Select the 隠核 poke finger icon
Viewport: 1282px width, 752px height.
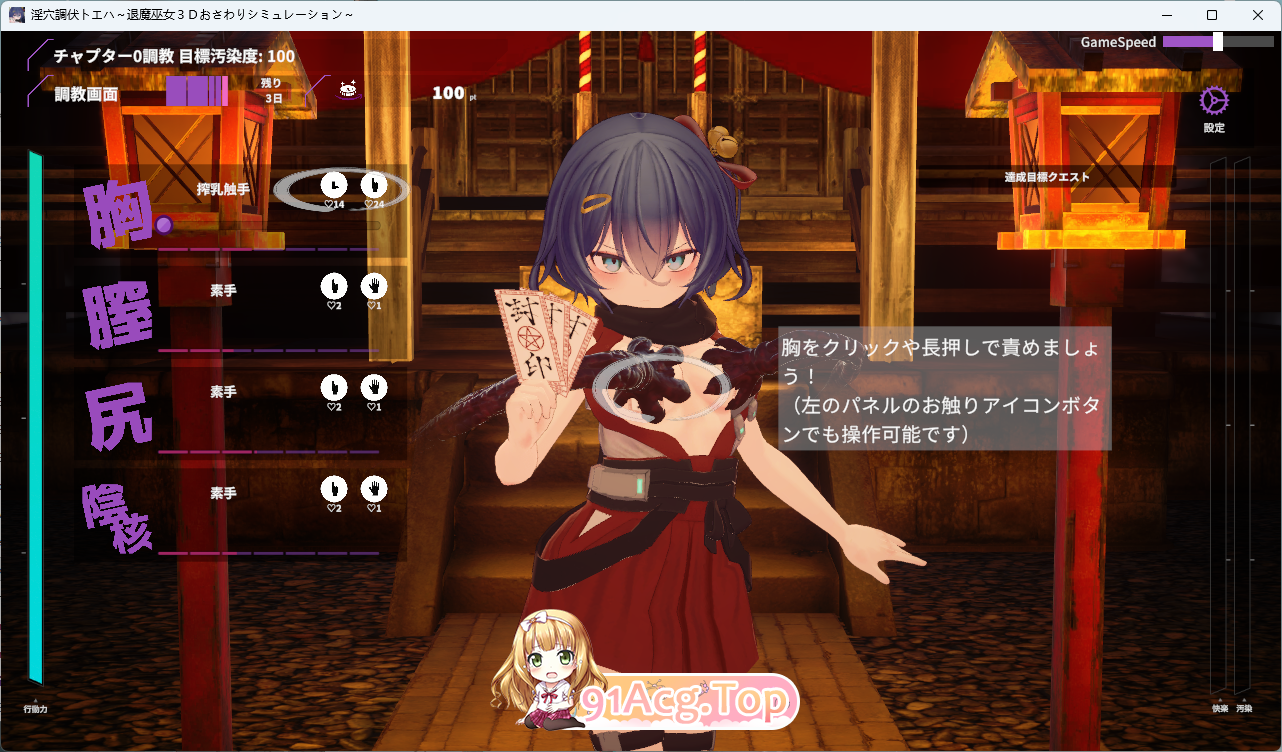(x=333, y=490)
